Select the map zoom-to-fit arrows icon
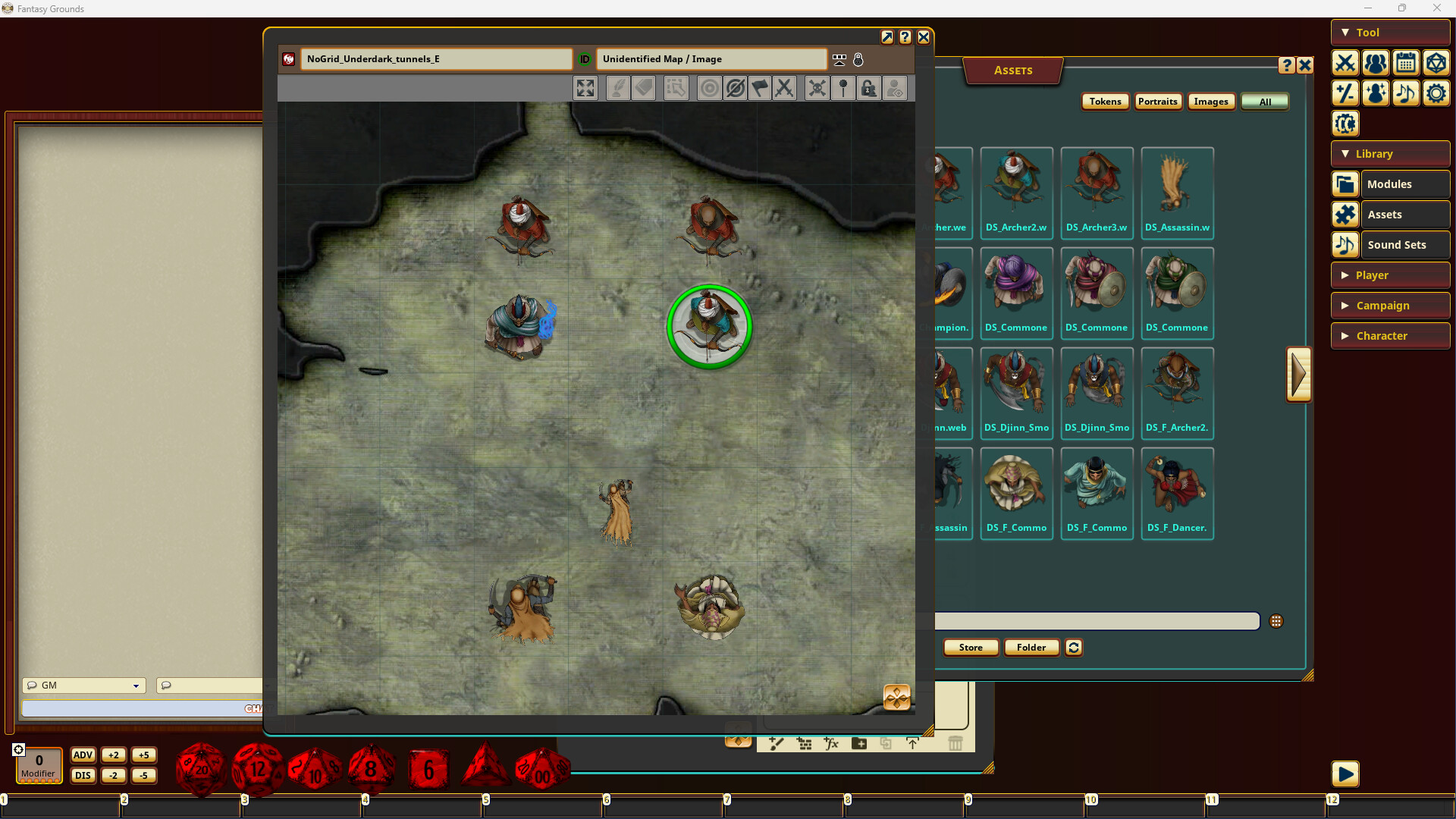The width and height of the screenshot is (1456, 819). [x=585, y=88]
